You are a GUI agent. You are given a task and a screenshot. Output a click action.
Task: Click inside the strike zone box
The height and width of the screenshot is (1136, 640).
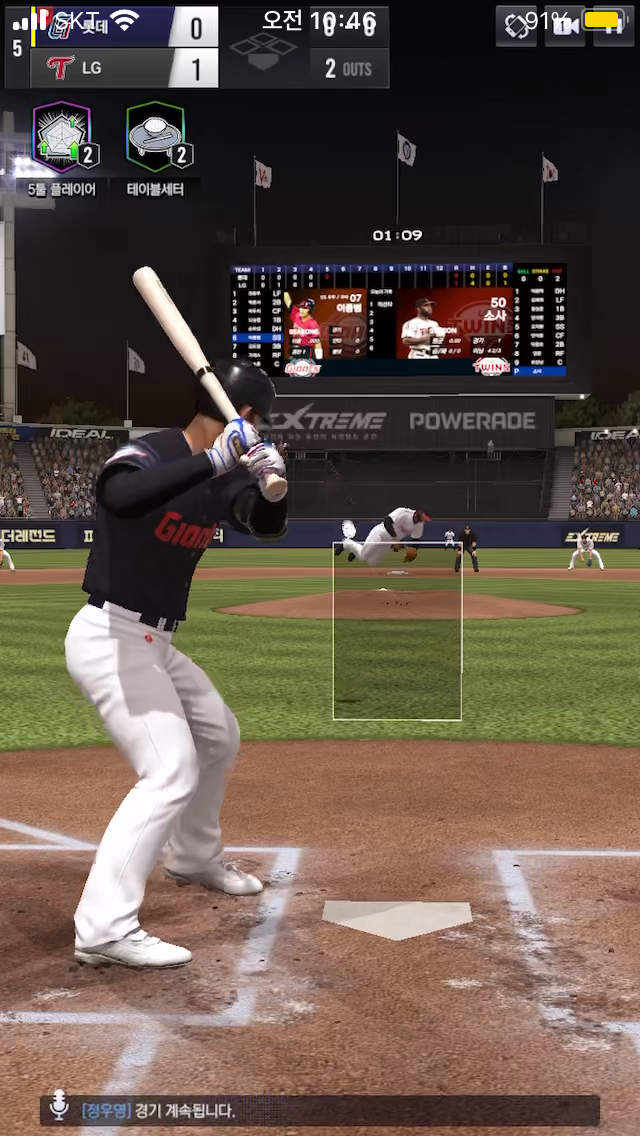(397, 632)
